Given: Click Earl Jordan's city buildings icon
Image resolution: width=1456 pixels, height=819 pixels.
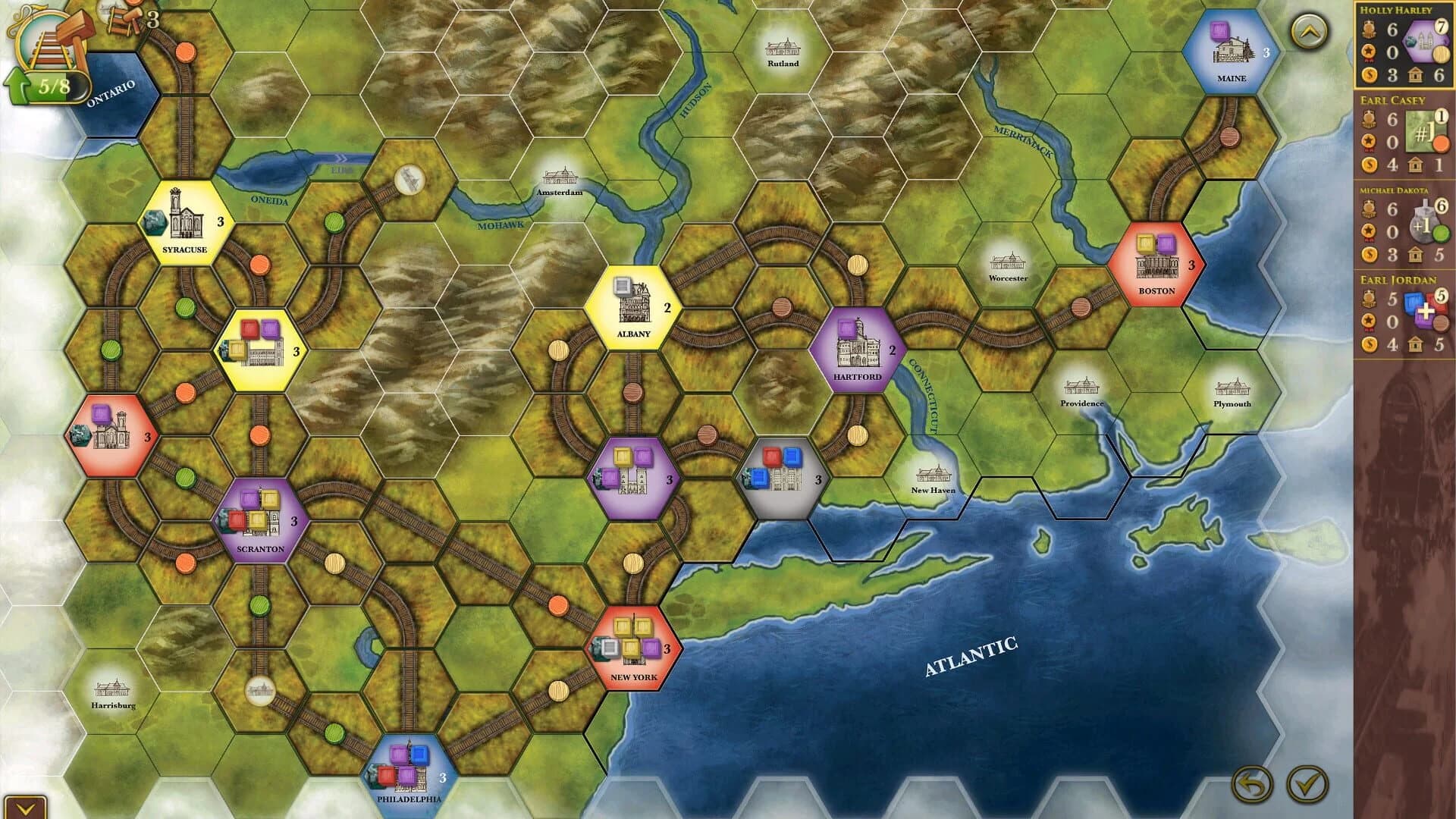Looking at the screenshot, I should 1415,342.
